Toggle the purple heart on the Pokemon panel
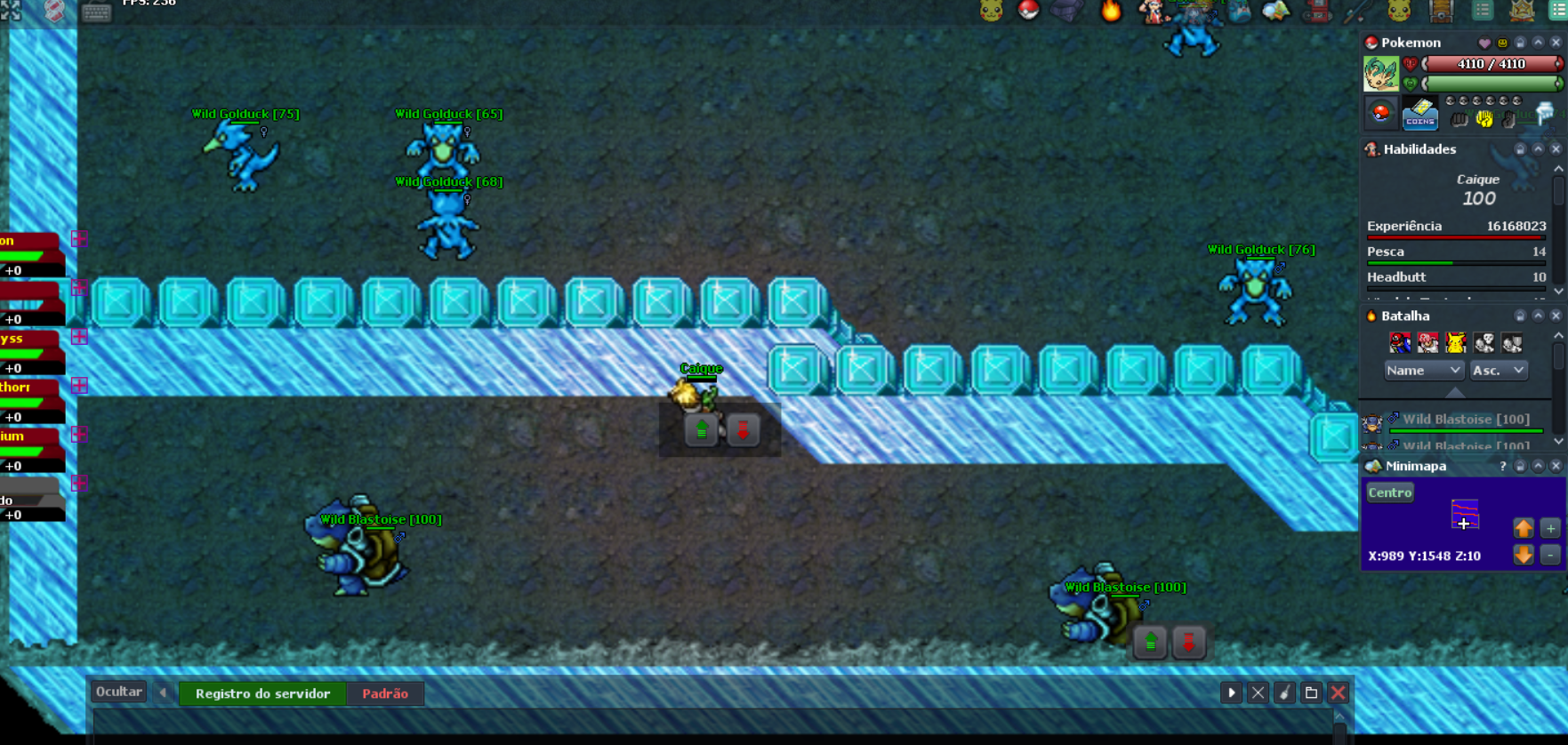The width and height of the screenshot is (1568, 745). coord(1485,43)
